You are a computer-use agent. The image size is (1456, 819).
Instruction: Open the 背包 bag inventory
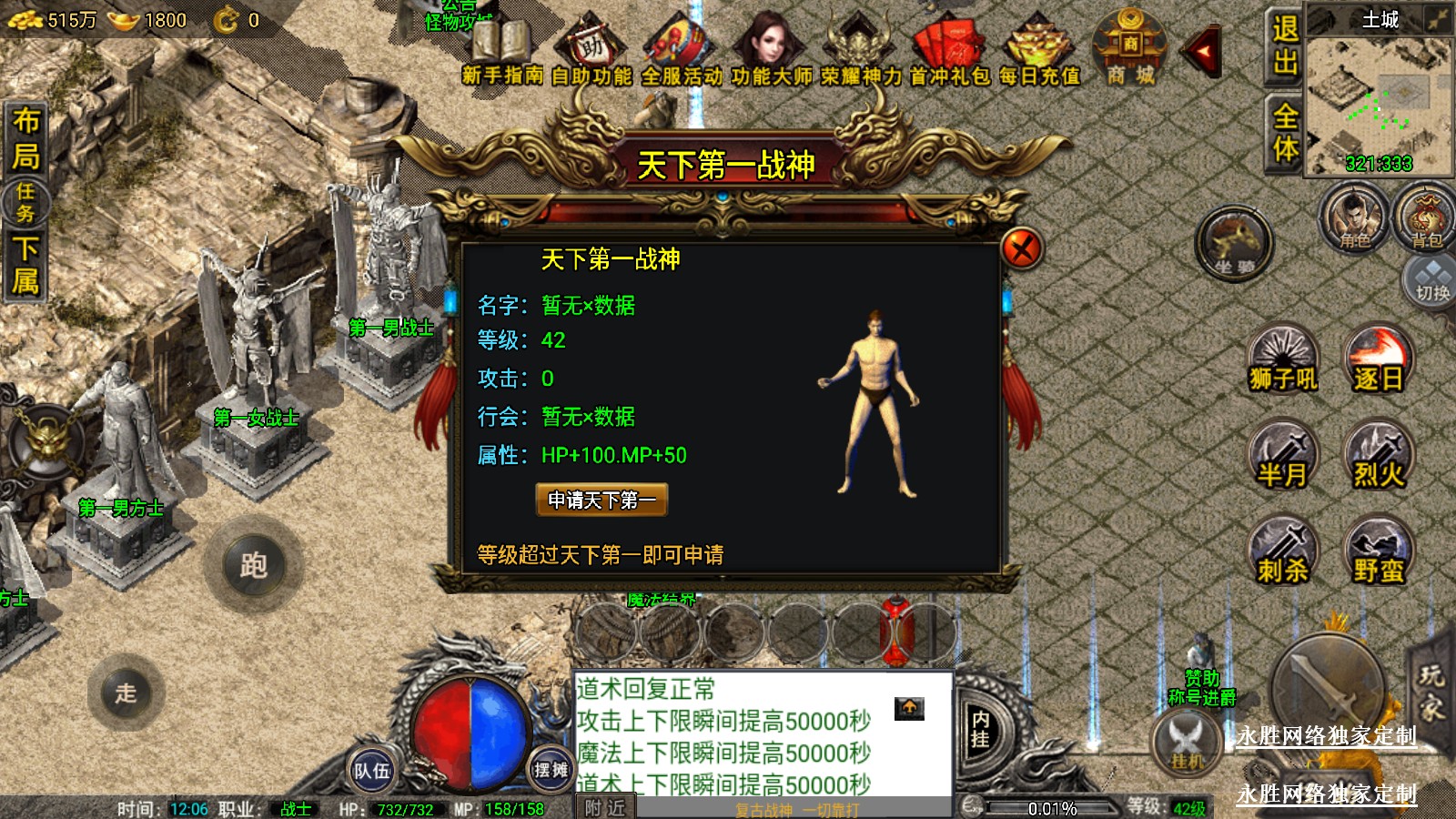point(1426,218)
